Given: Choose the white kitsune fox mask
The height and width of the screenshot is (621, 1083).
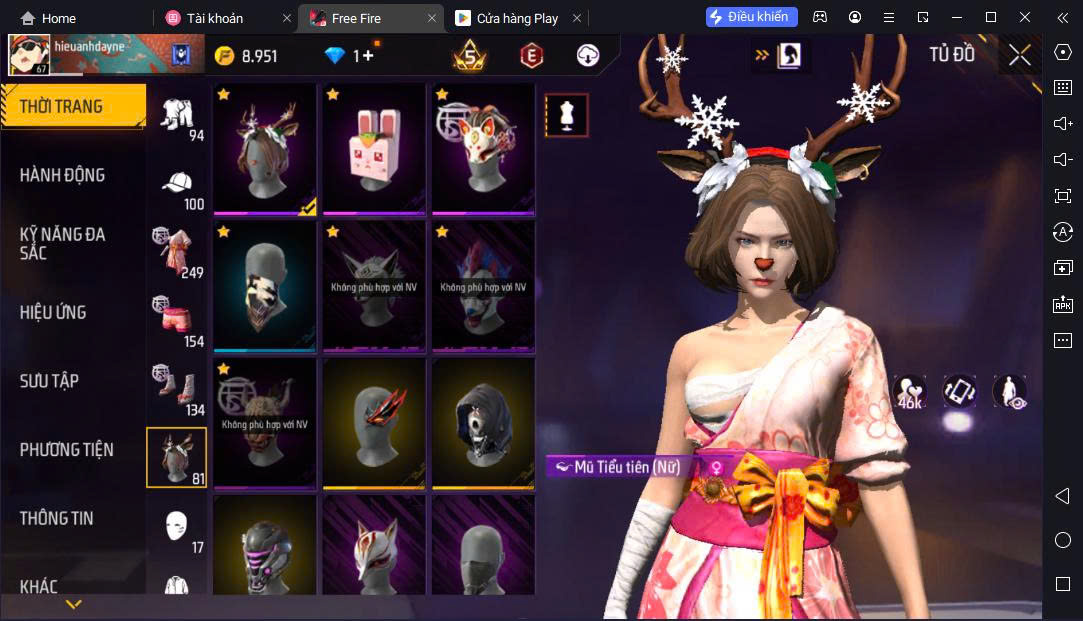Looking at the screenshot, I should coord(374,548).
